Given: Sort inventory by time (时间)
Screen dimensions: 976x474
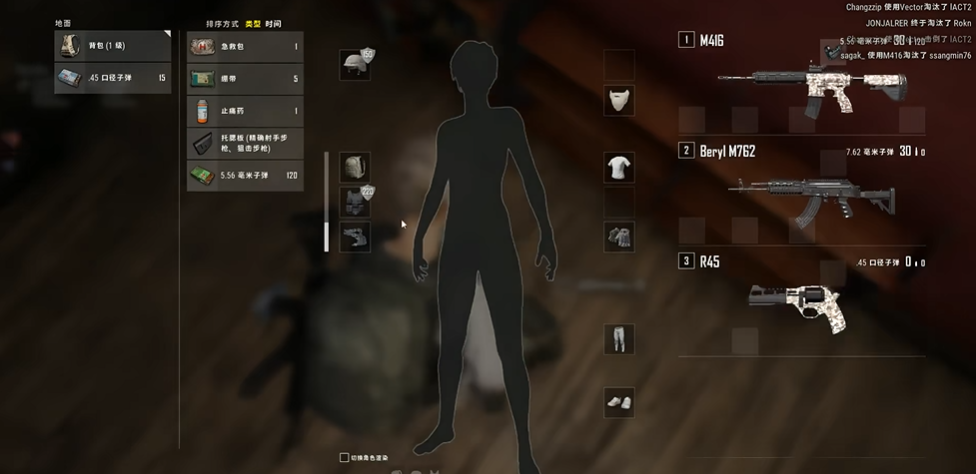Looking at the screenshot, I should 273,22.
